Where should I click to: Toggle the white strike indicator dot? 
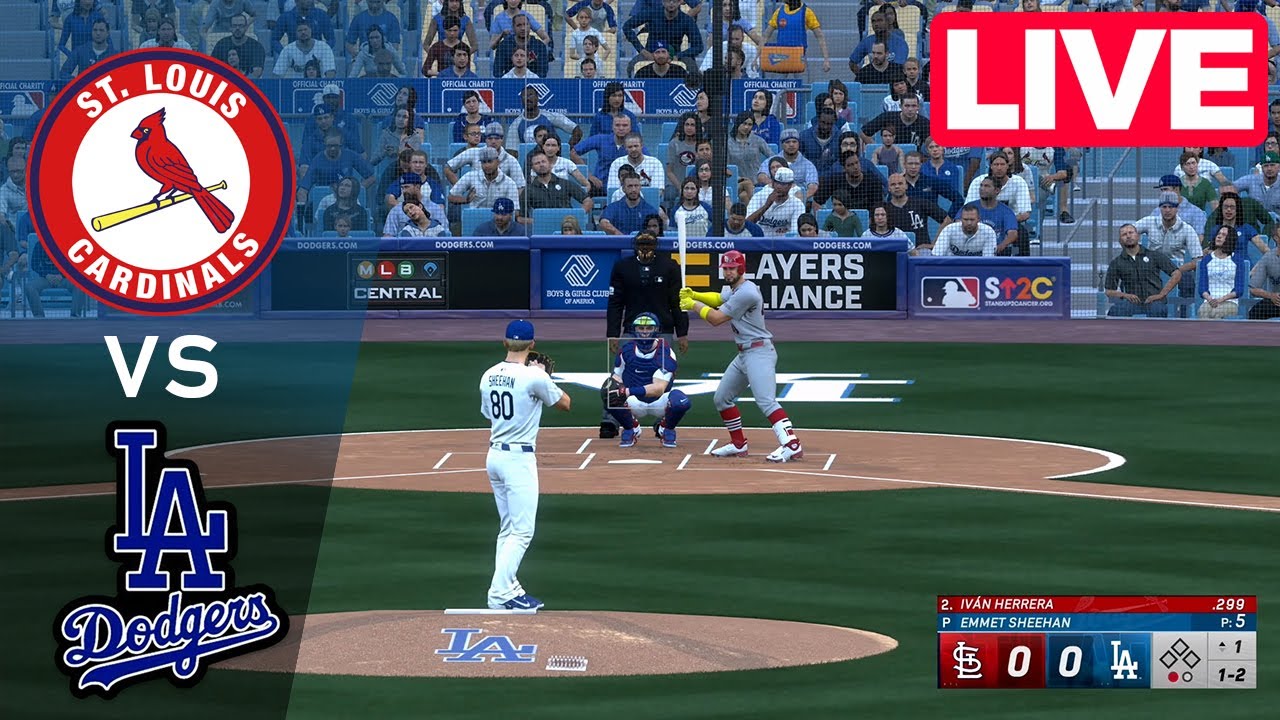coord(1187,677)
